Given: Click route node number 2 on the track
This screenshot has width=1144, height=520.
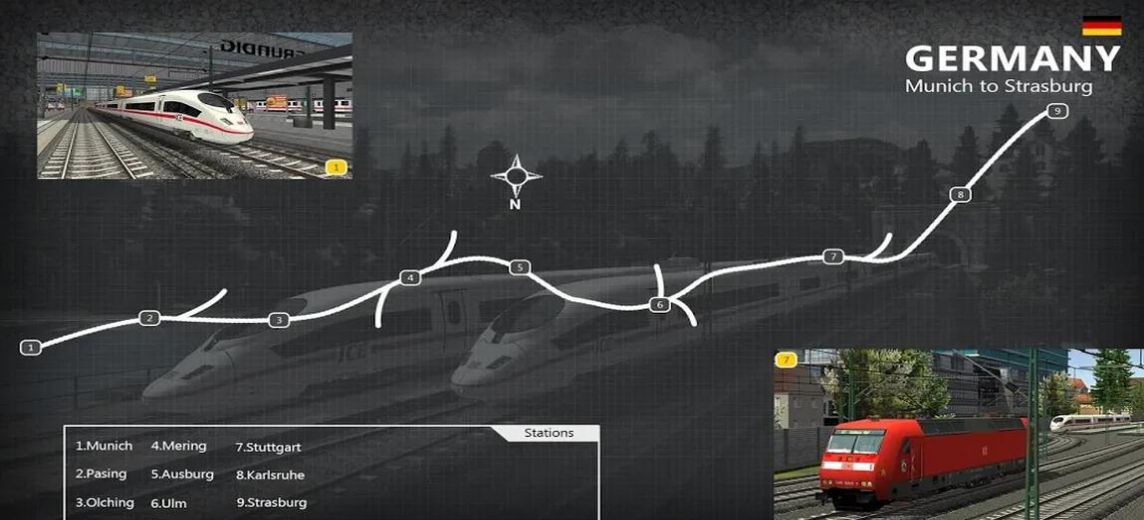Looking at the screenshot, I should pos(149,318).
